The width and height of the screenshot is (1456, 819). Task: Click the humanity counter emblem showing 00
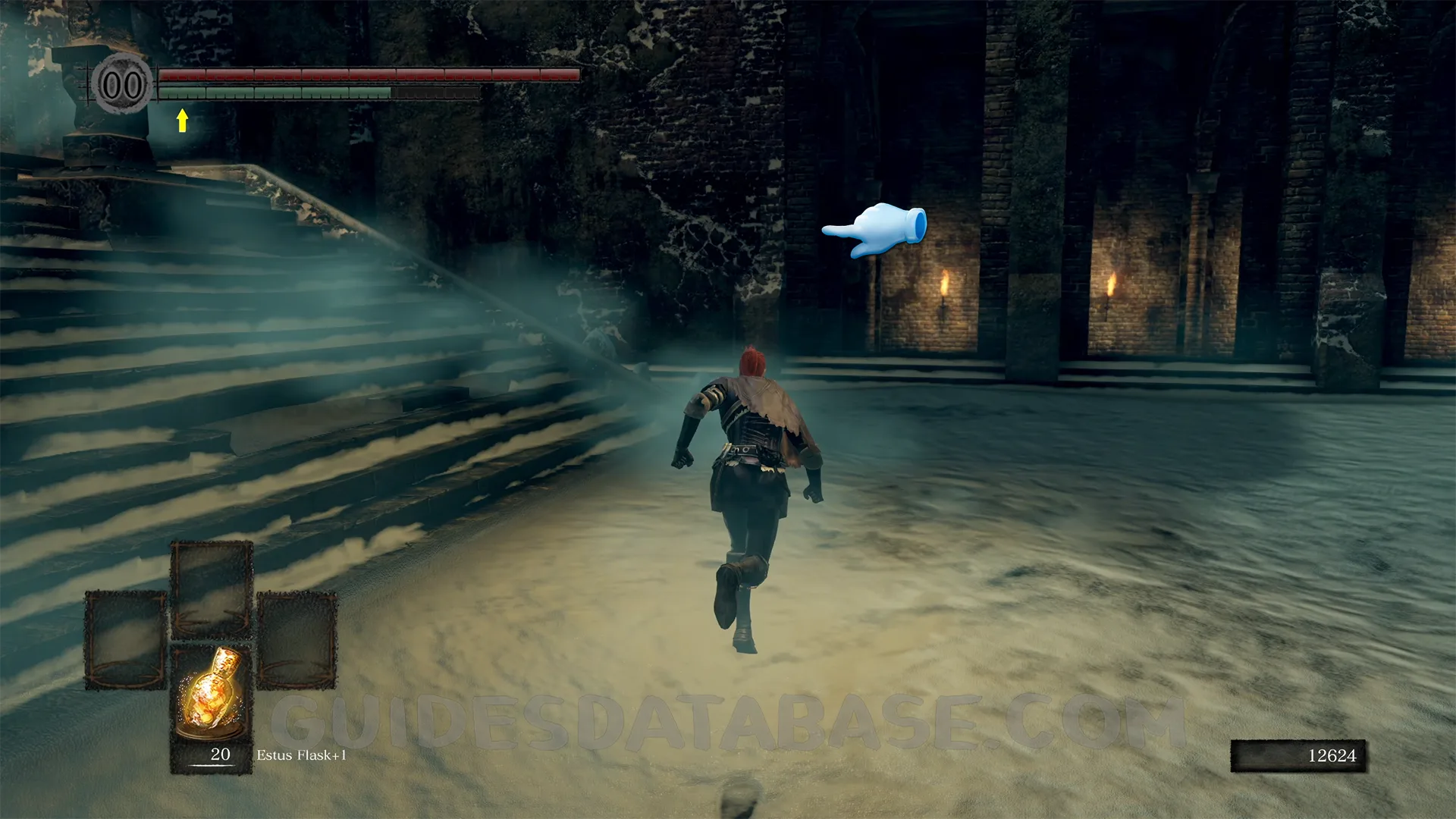(123, 85)
